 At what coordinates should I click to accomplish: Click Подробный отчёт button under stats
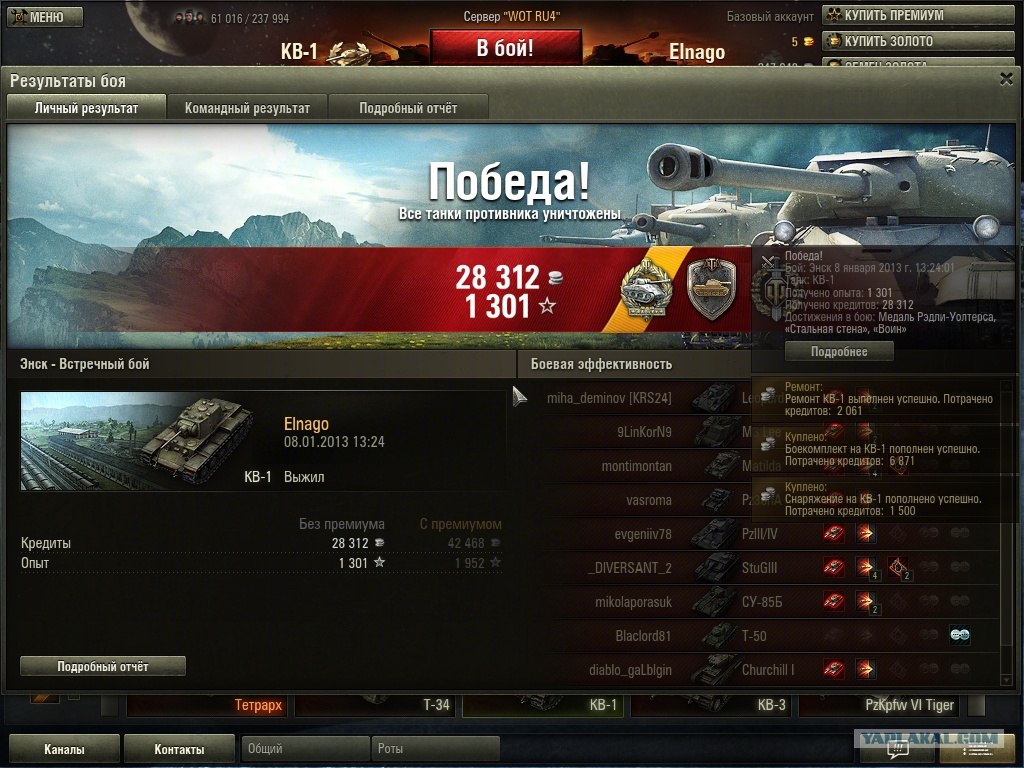tap(103, 666)
